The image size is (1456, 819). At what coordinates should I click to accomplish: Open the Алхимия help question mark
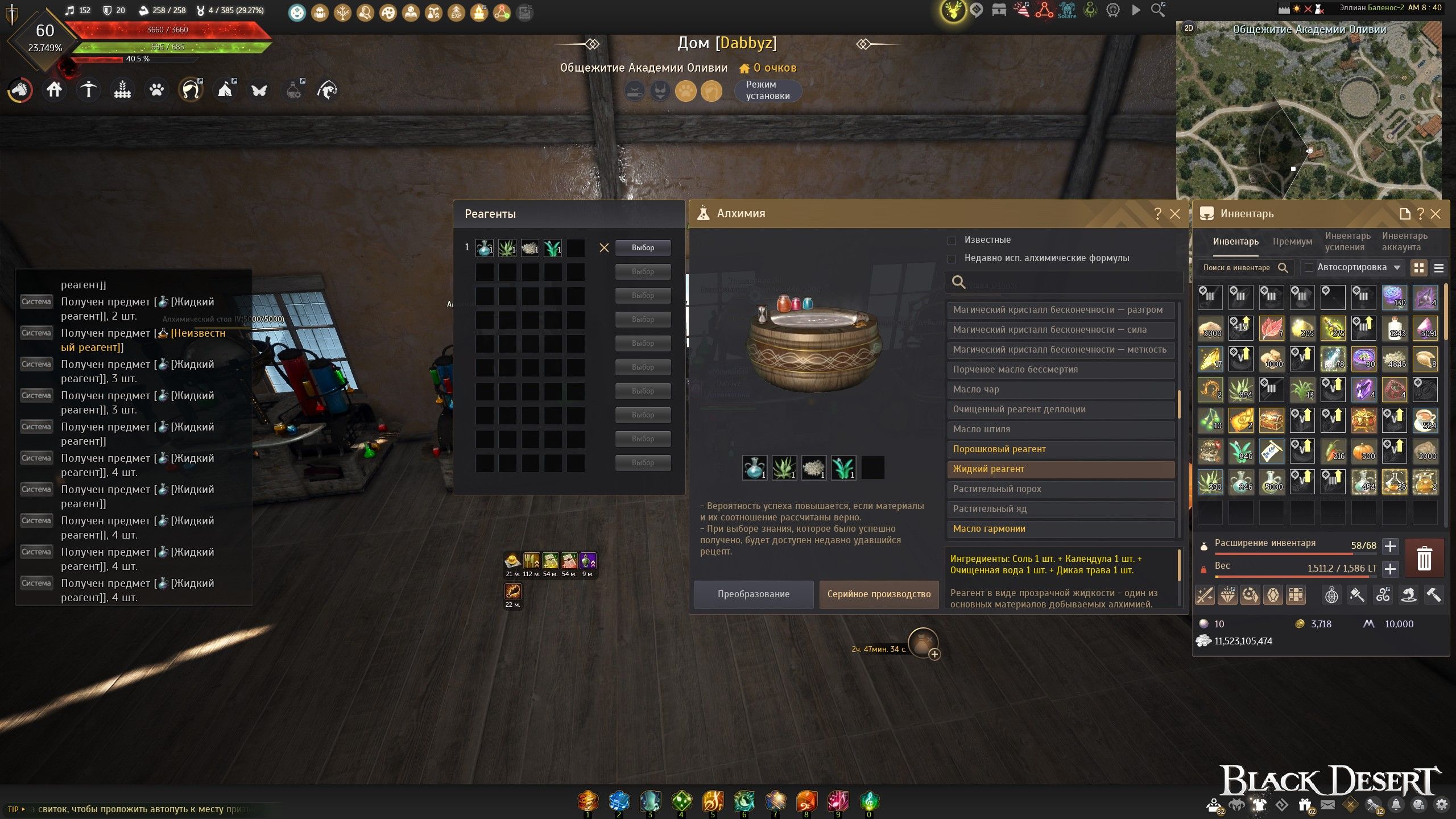coord(1157,214)
